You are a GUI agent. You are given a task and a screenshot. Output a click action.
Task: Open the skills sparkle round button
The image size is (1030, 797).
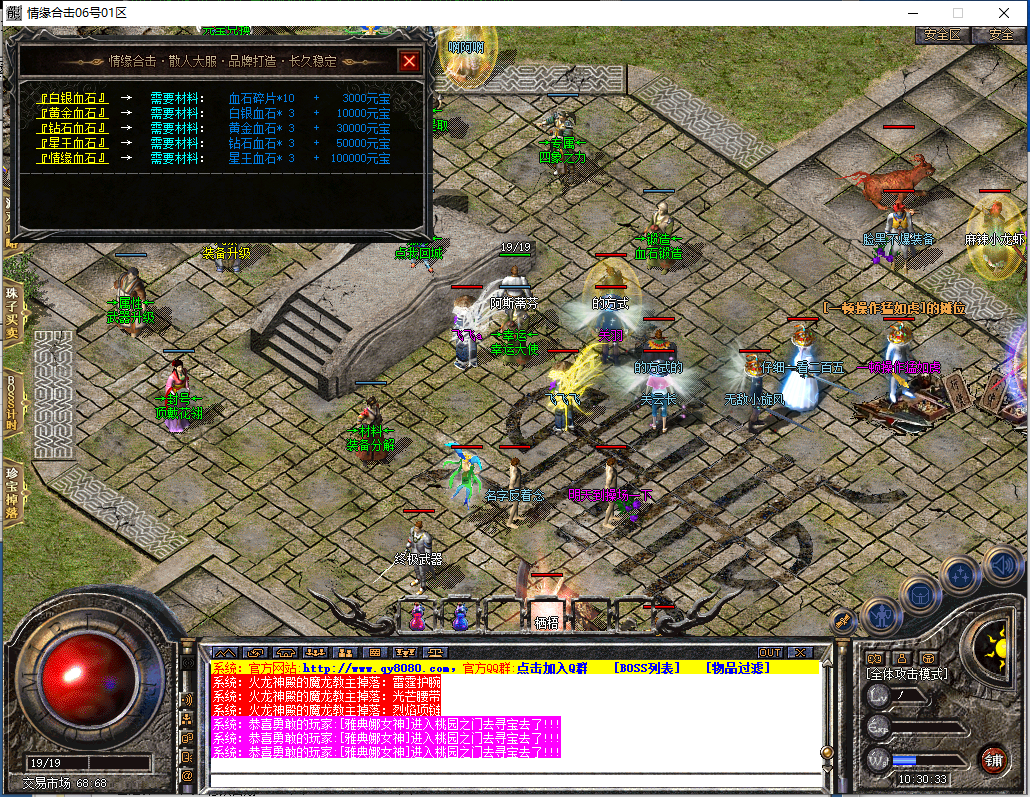click(x=960, y=575)
